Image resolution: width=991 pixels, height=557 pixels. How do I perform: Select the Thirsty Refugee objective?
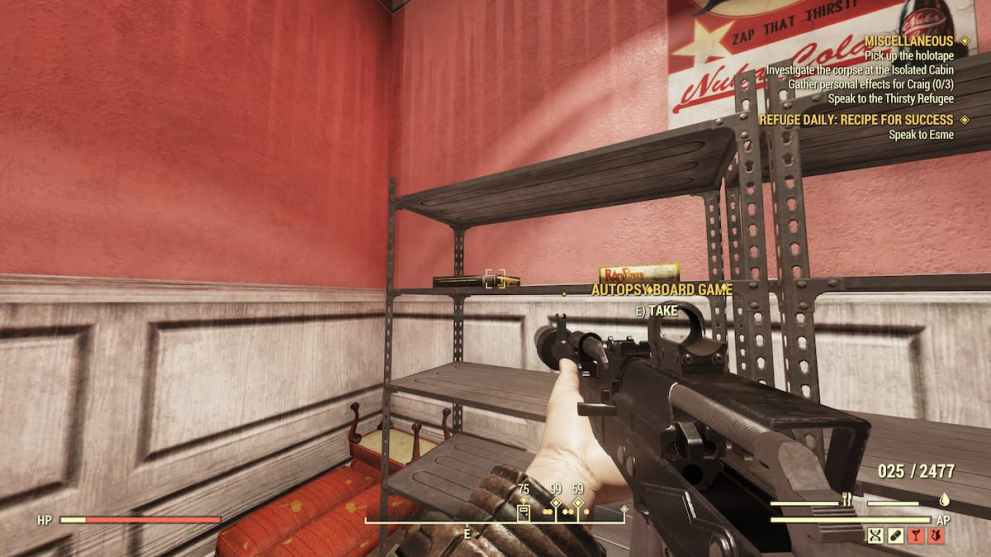tap(890, 99)
